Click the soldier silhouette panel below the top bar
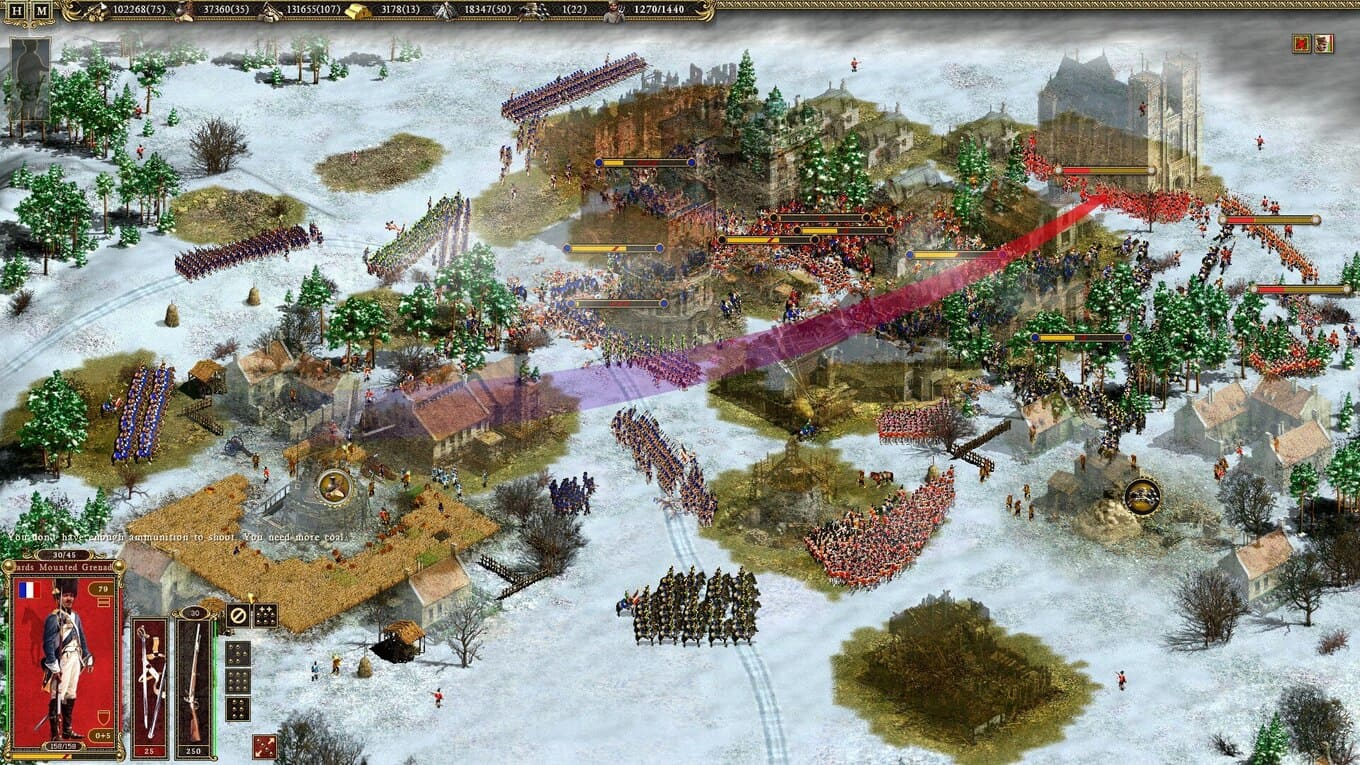 [x=30, y=80]
